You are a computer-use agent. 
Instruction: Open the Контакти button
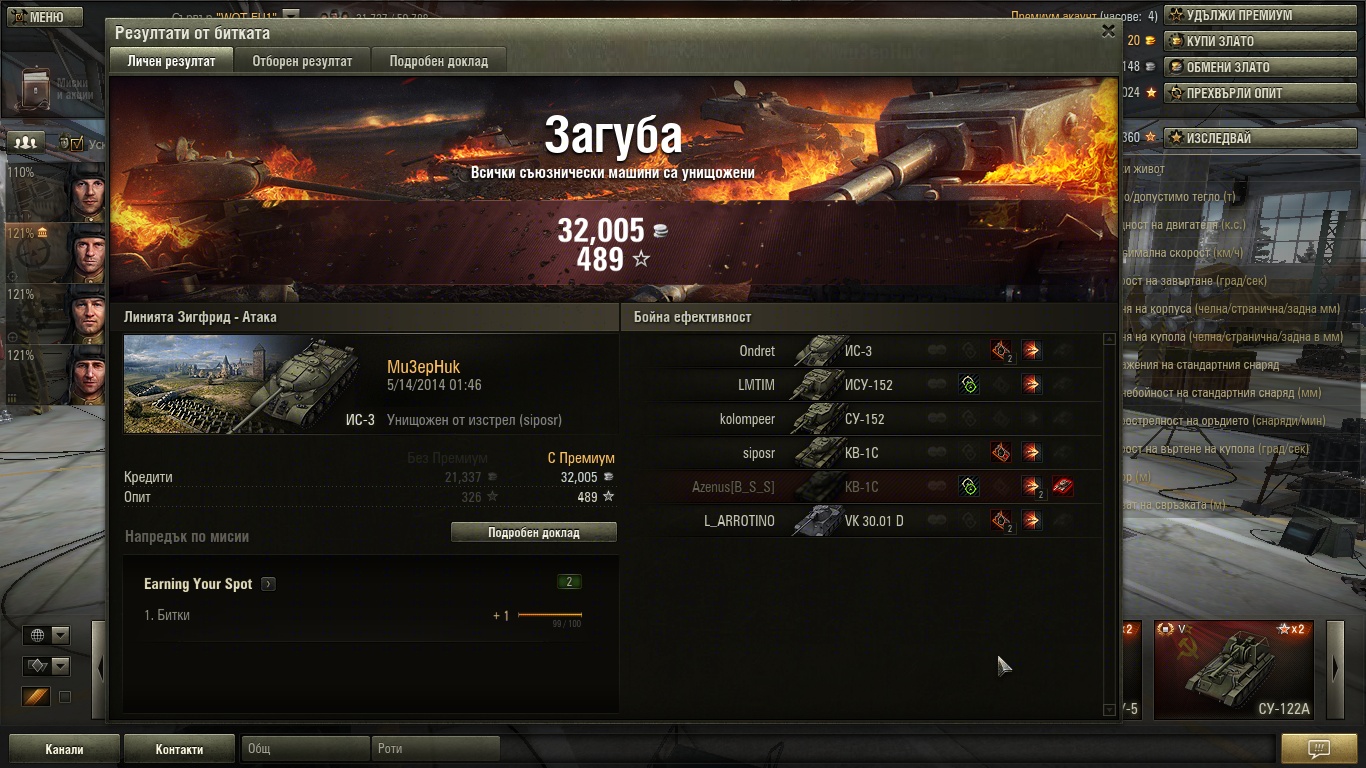[x=179, y=749]
